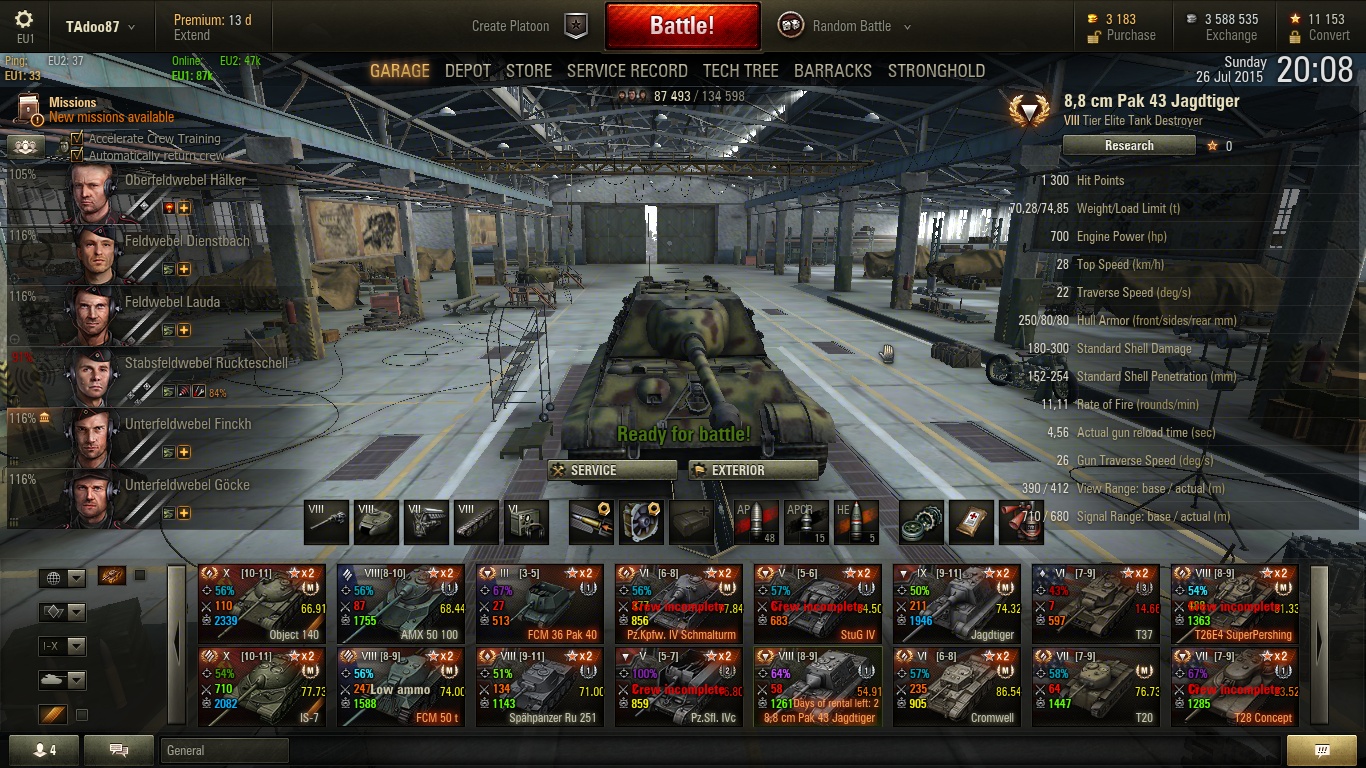Image resolution: width=1366 pixels, height=768 pixels.
Task: Toggle Automatically return crew checkbox
Action: (77, 155)
